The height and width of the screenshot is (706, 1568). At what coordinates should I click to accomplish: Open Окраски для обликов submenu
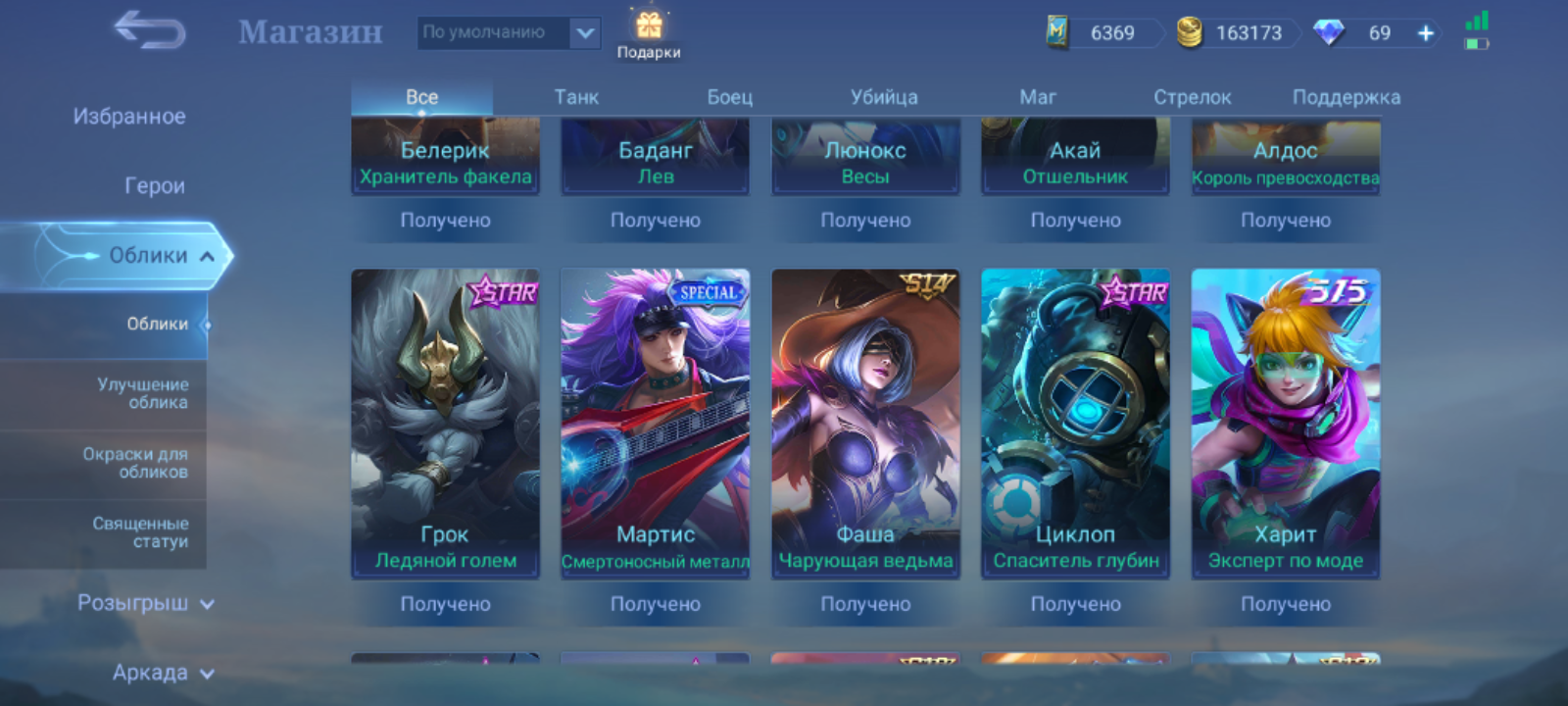click(x=135, y=463)
